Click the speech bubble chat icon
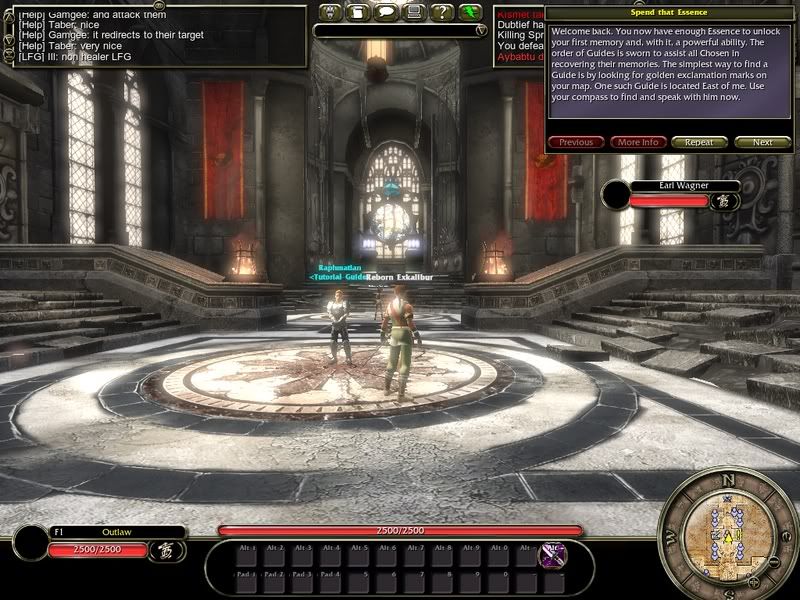Screen dimensions: 800x600 click(x=386, y=13)
